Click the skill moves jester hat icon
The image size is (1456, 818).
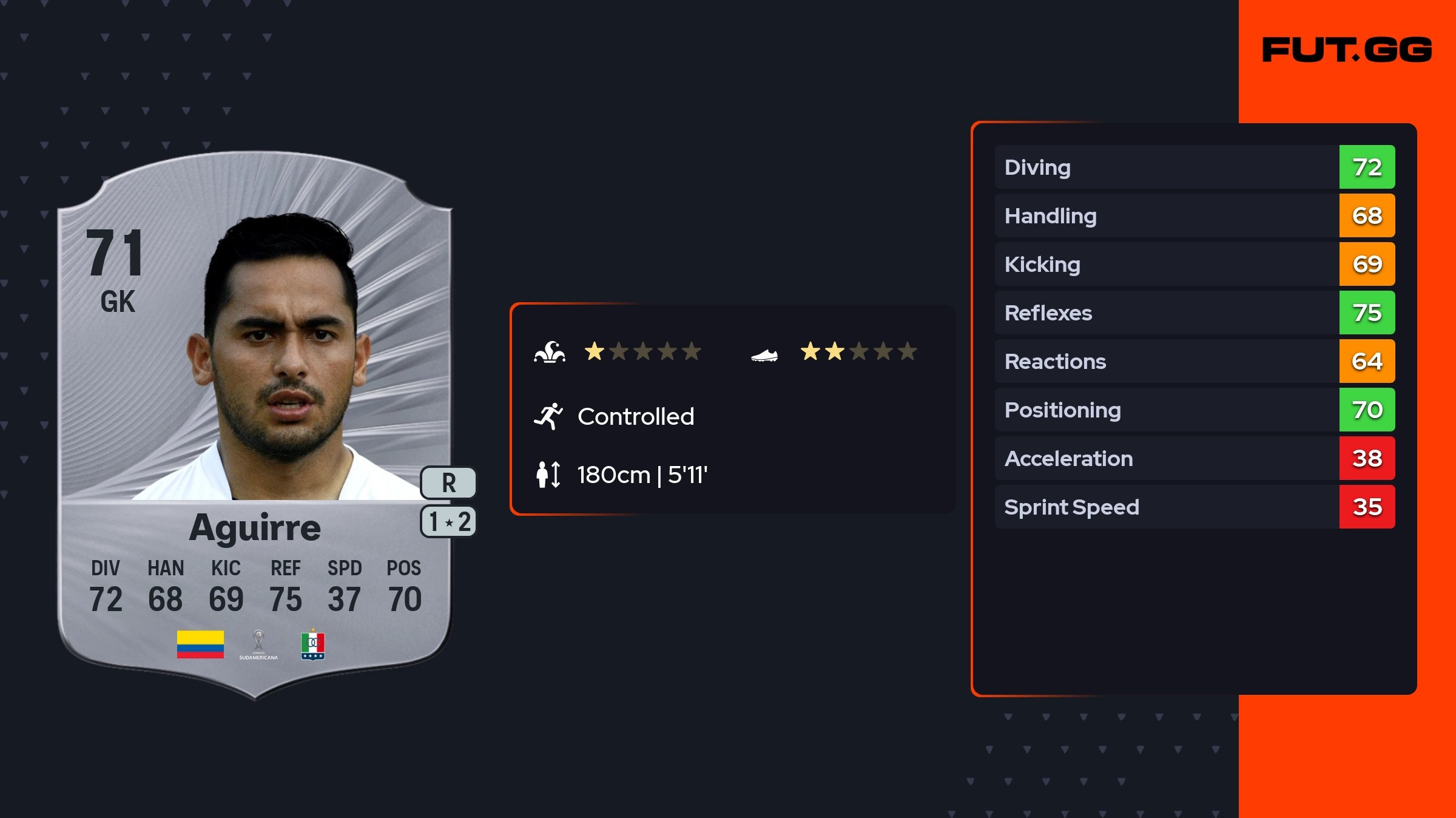tap(550, 352)
